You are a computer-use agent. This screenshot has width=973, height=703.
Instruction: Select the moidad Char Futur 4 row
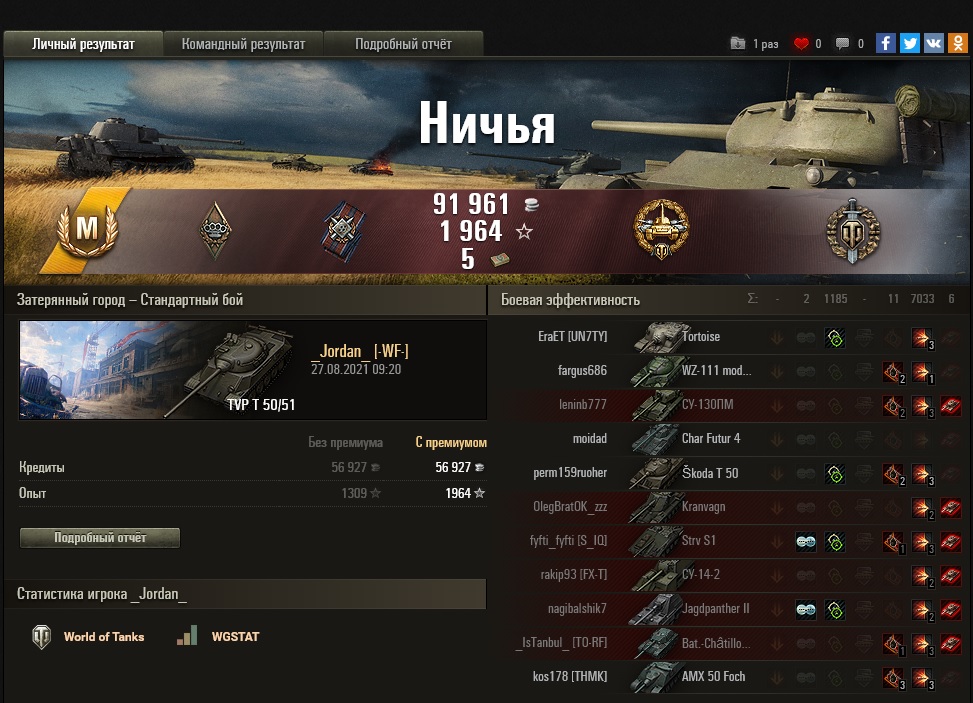click(700, 439)
